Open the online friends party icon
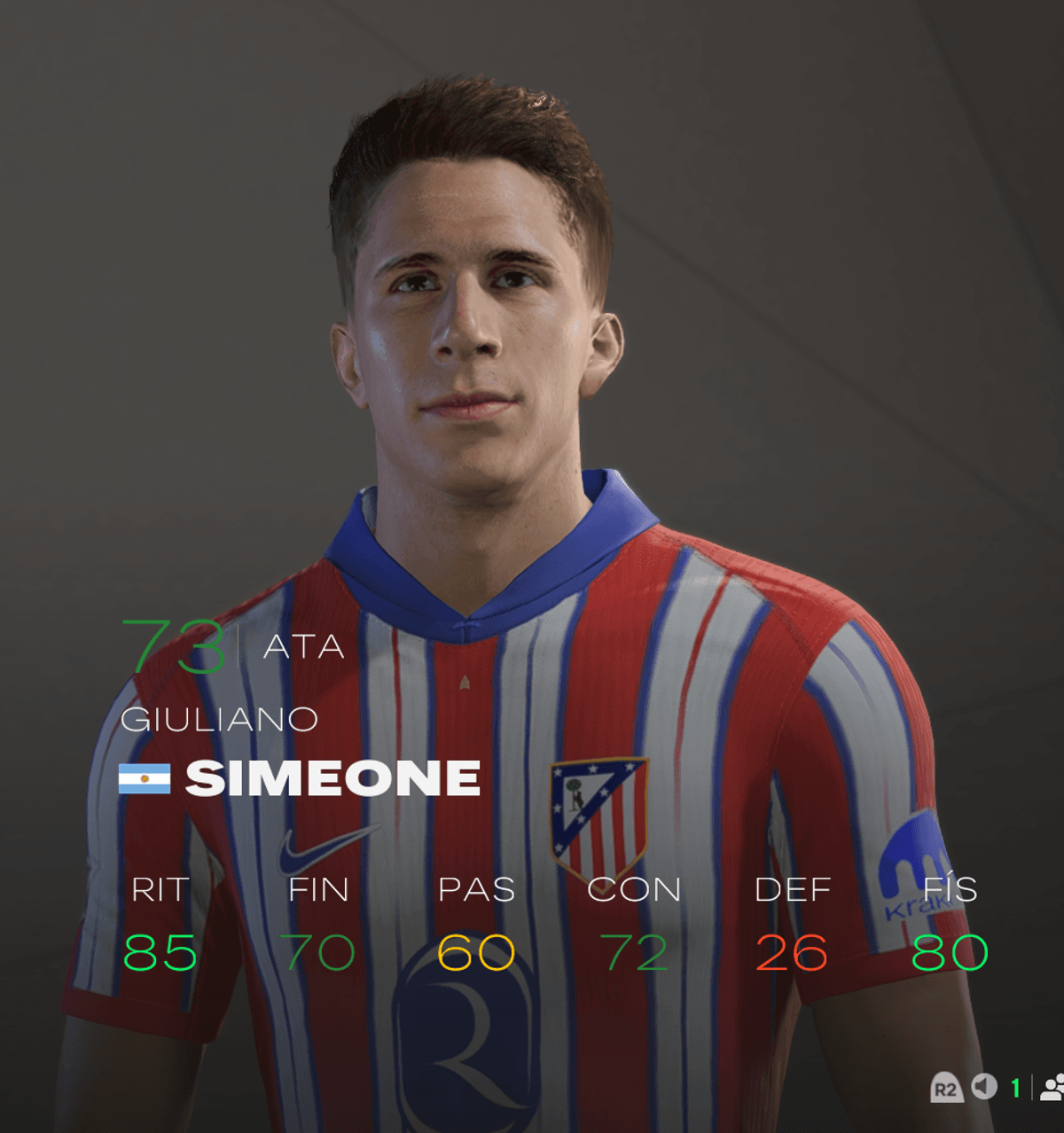The width and height of the screenshot is (1064, 1133). coord(1052,1088)
